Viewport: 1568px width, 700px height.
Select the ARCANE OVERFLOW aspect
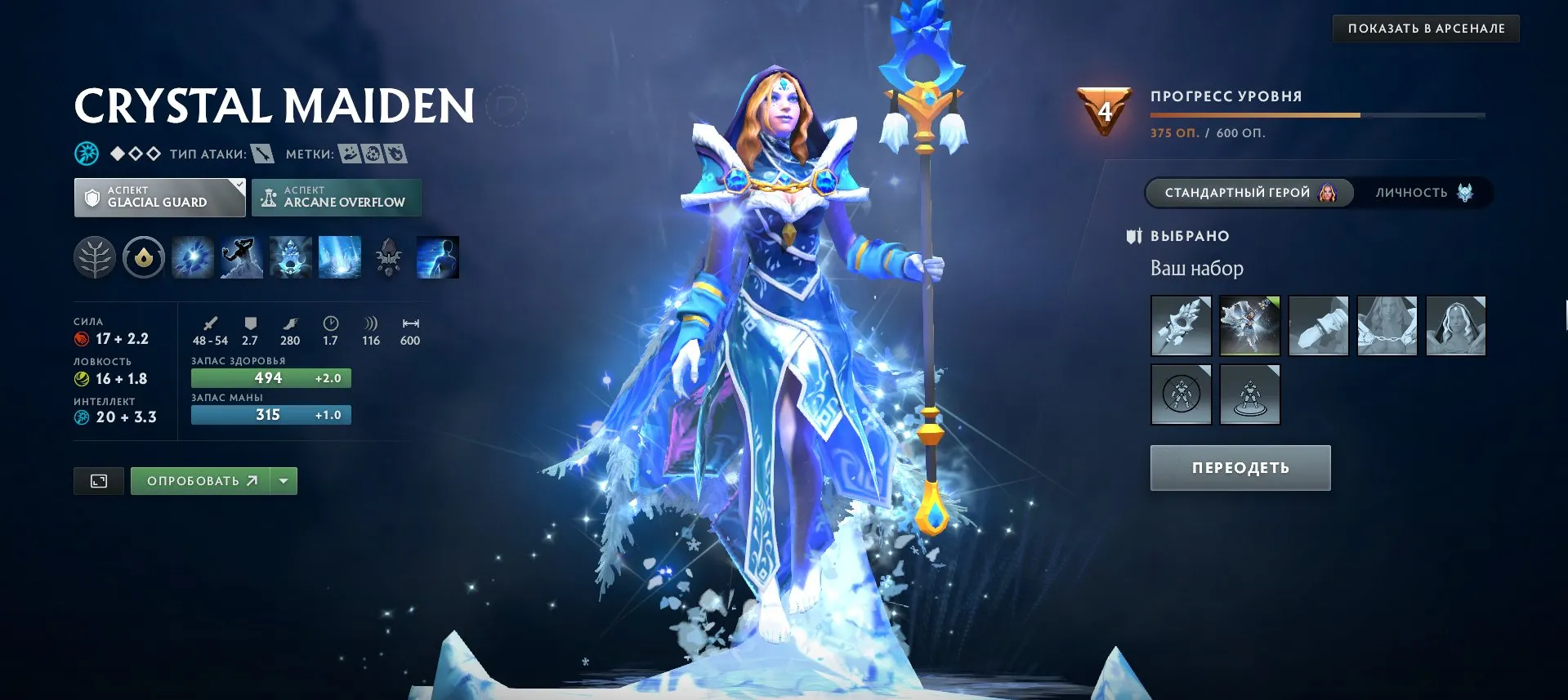[336, 197]
